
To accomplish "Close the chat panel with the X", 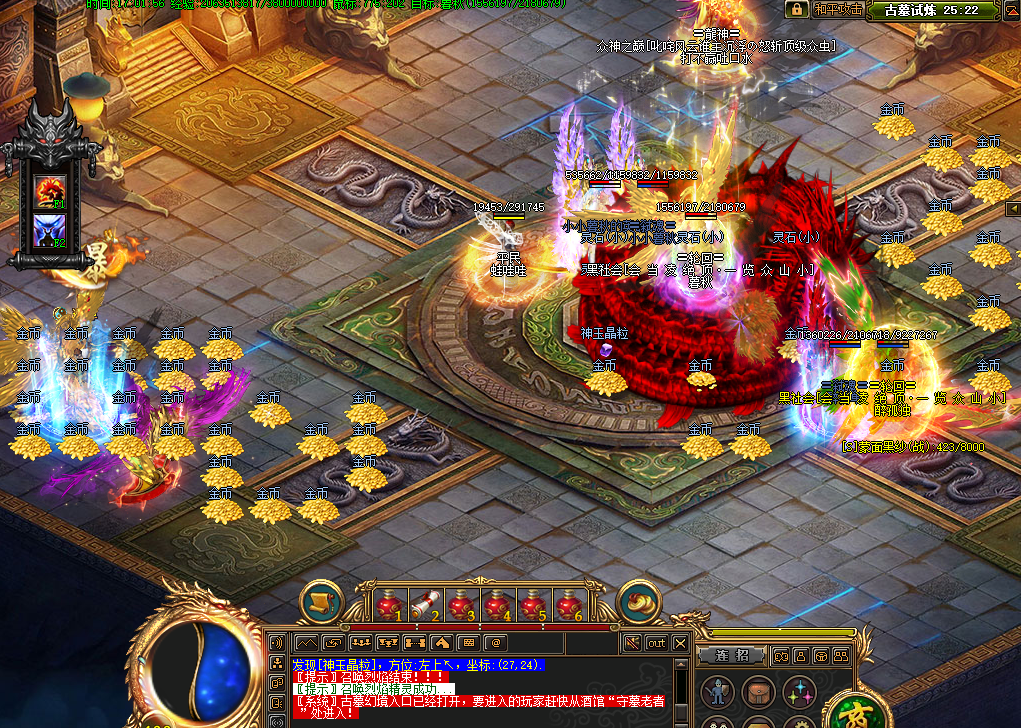I will point(681,643).
